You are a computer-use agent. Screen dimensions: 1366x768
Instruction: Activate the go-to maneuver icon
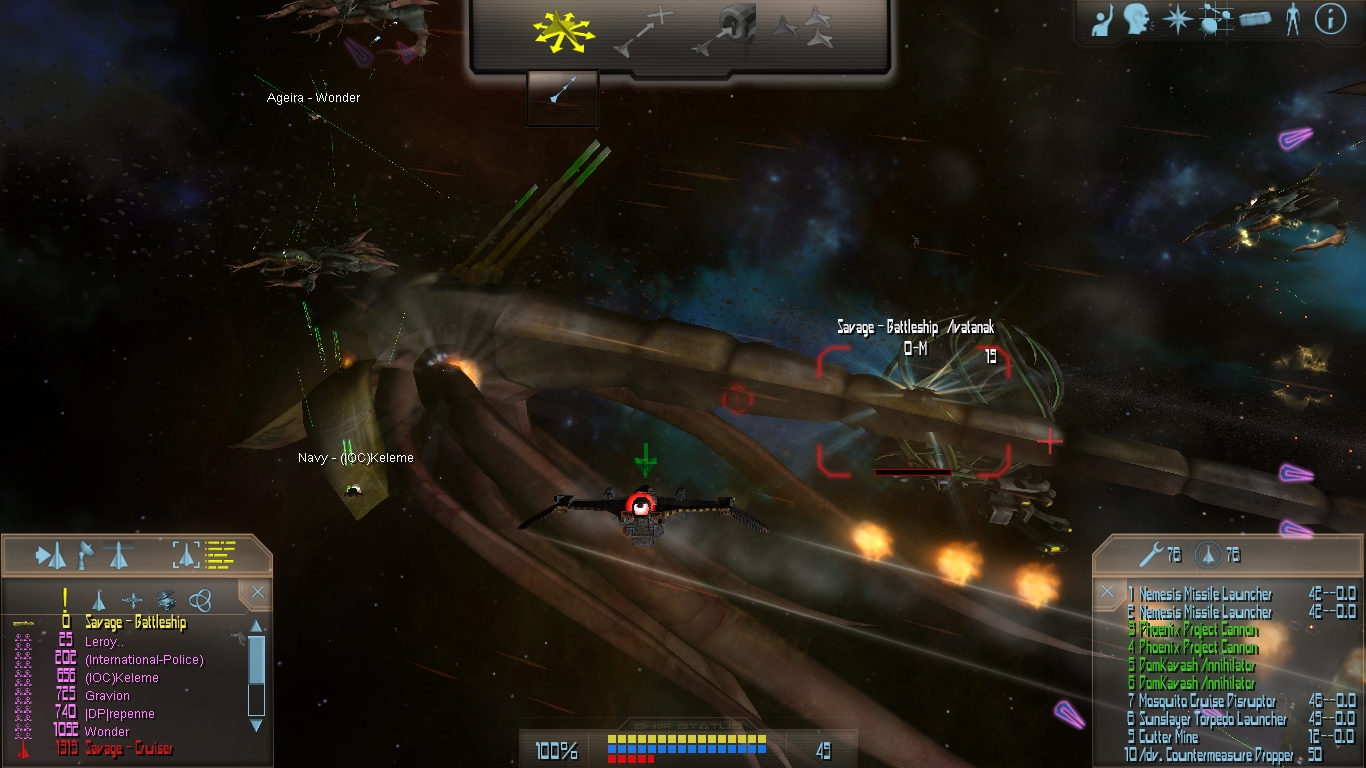tap(643, 32)
